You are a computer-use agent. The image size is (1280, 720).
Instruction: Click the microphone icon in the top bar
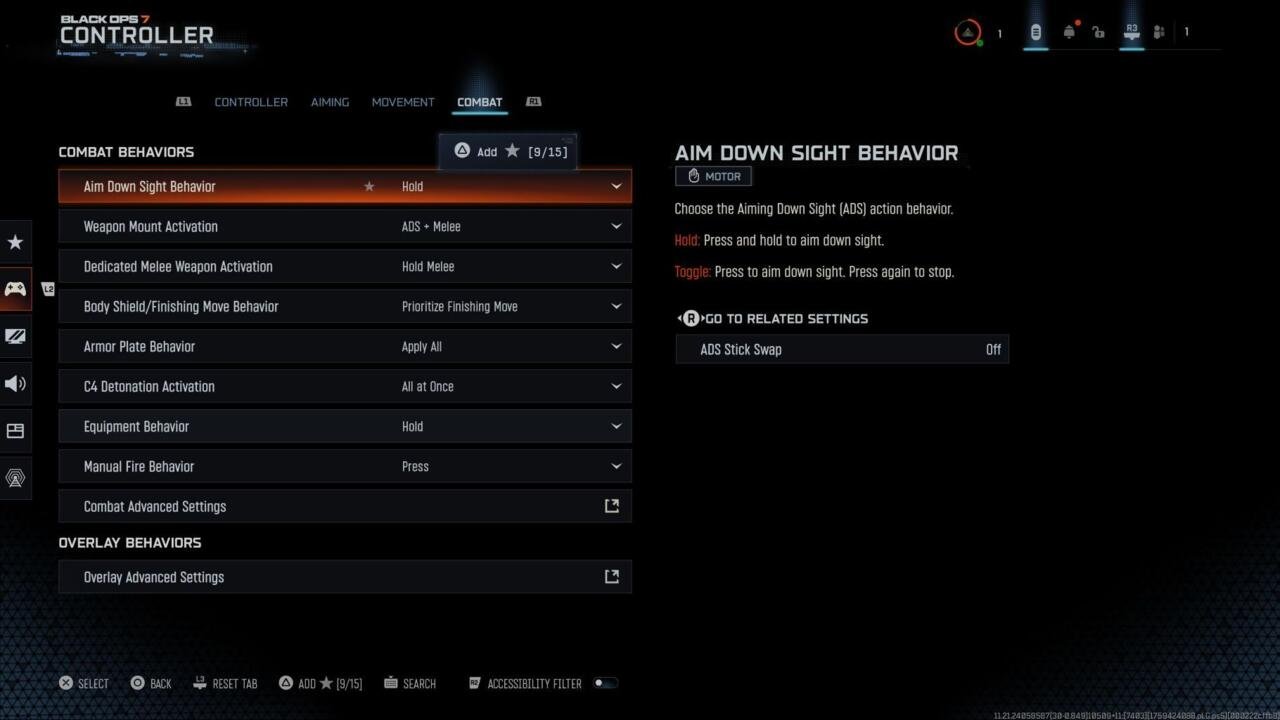click(1036, 32)
